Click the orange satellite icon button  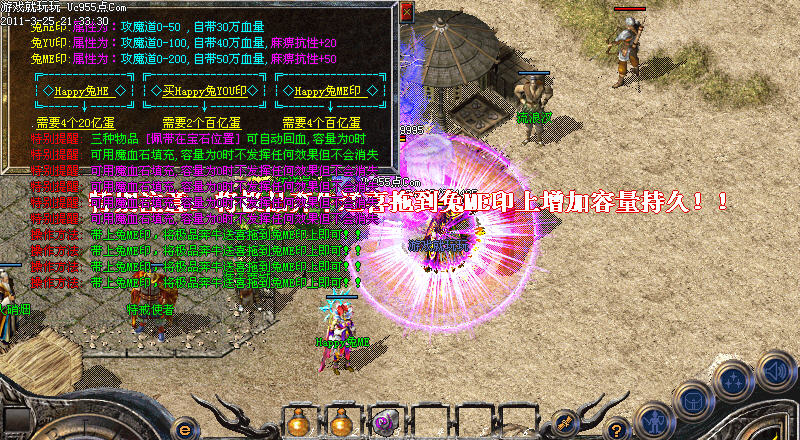point(565,421)
